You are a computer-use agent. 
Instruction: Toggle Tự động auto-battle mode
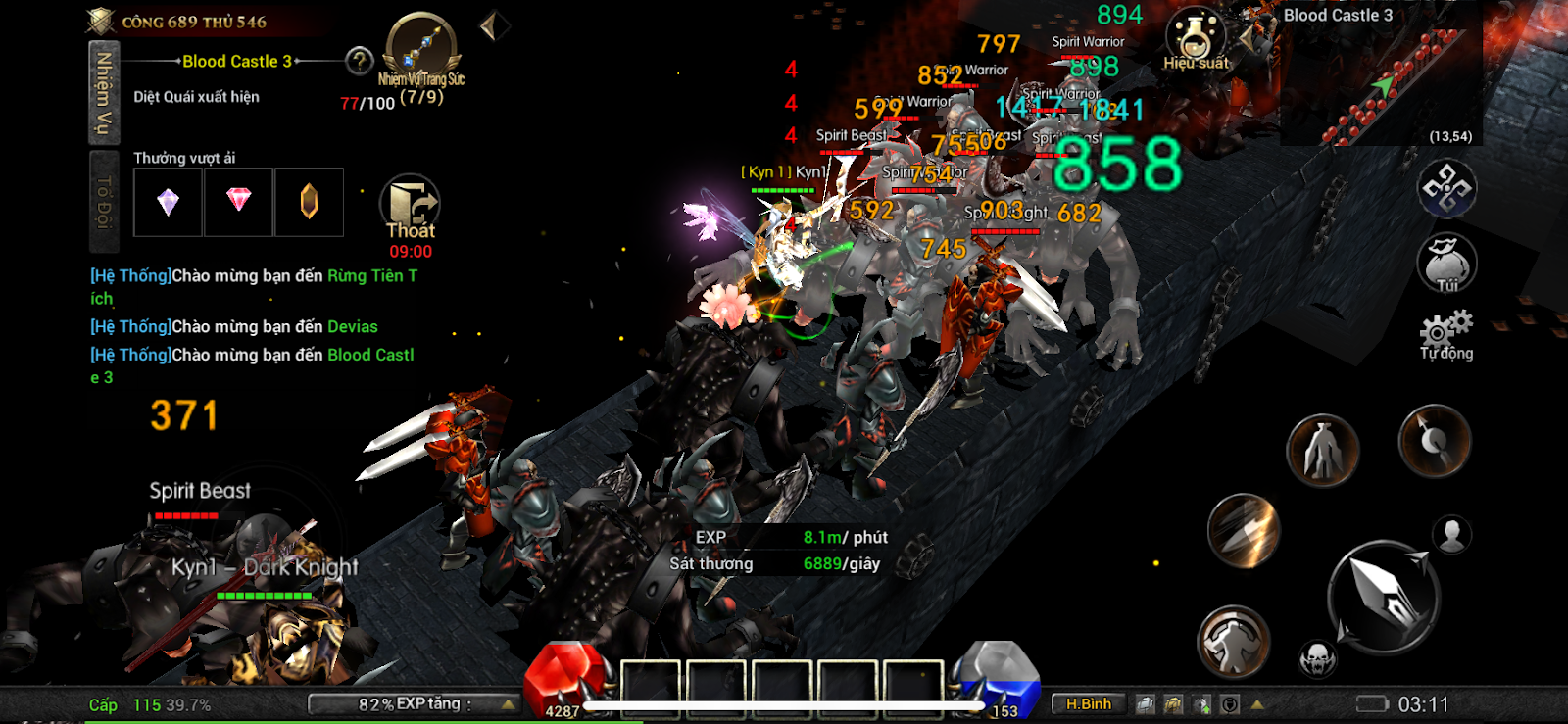click(1446, 335)
